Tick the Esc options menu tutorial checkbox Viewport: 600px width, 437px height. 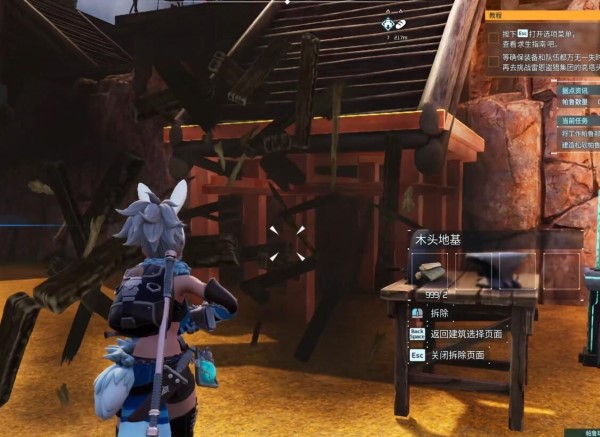[493, 38]
